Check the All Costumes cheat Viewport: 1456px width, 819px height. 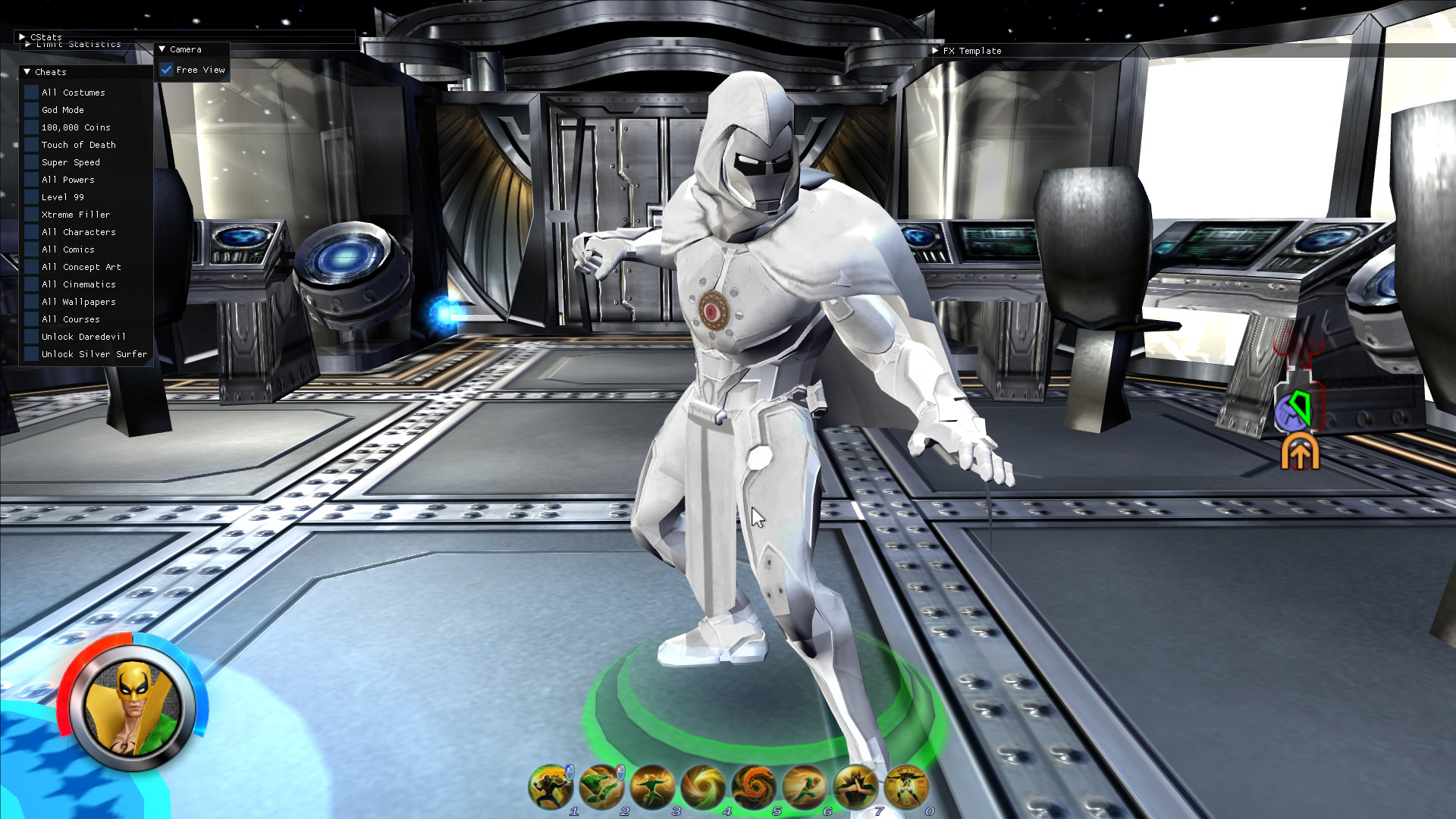pyautogui.click(x=30, y=92)
